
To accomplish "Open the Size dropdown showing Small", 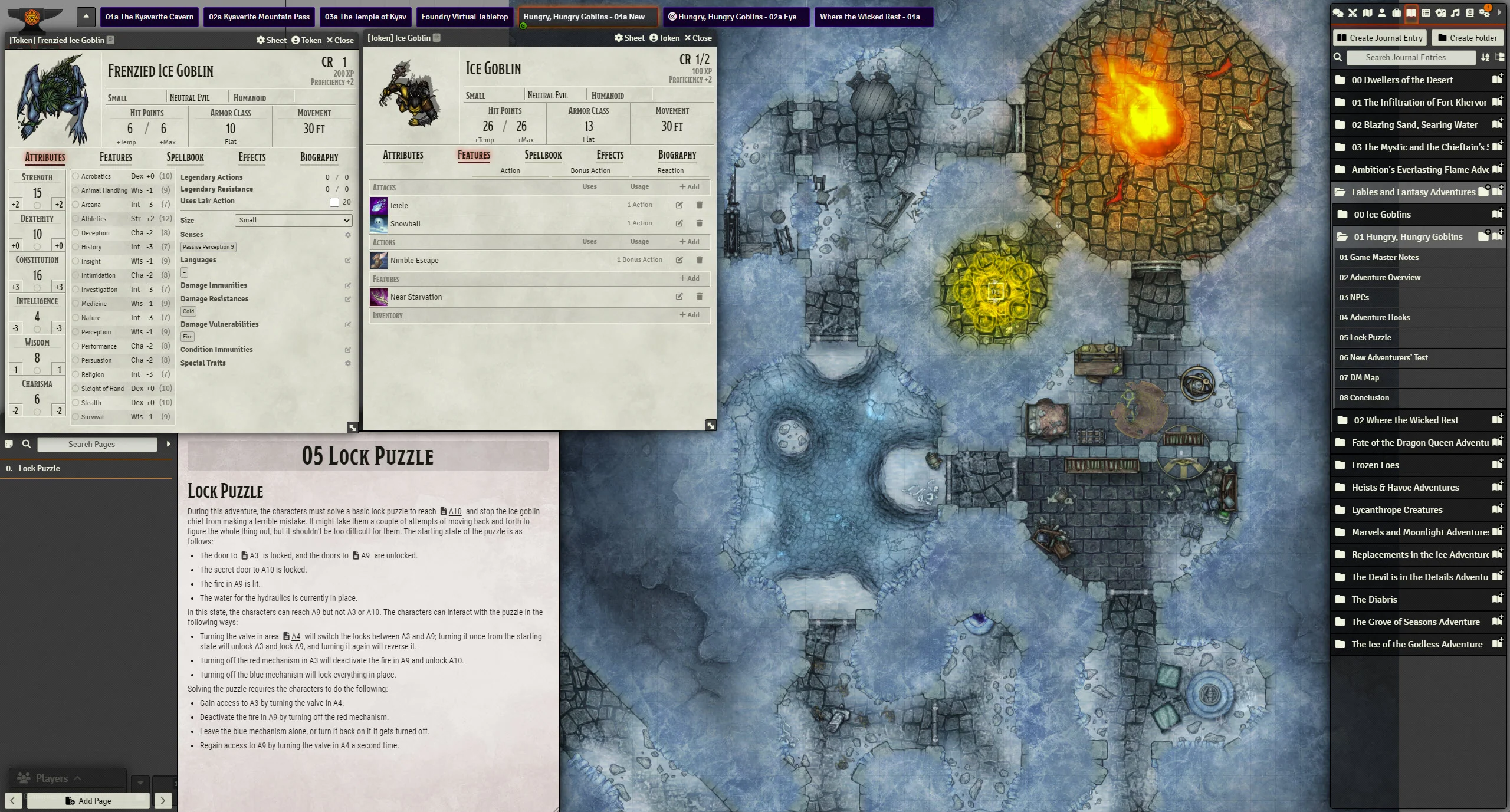I will coord(293,220).
